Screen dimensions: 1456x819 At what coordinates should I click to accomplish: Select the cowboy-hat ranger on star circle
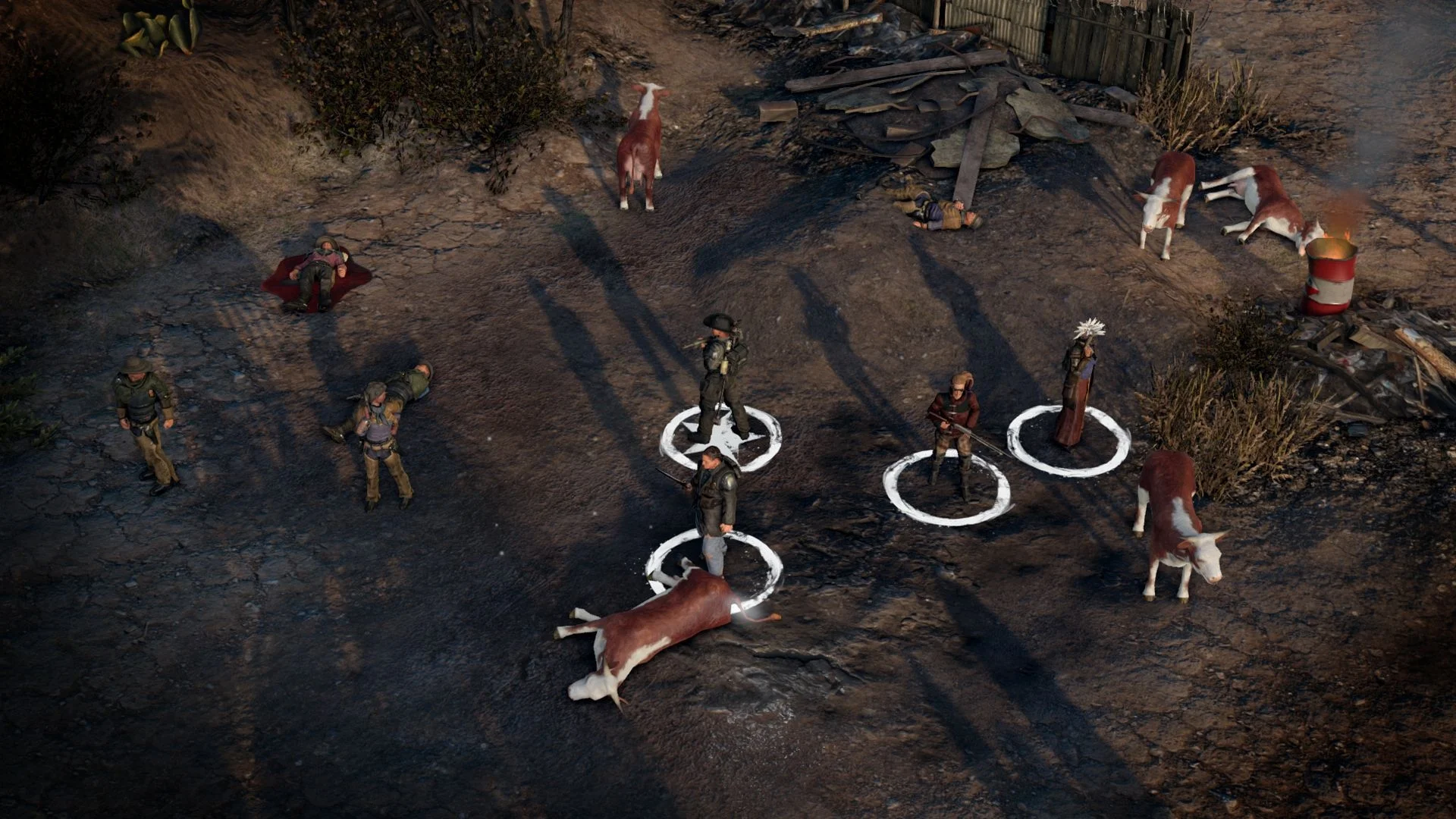coord(722,377)
